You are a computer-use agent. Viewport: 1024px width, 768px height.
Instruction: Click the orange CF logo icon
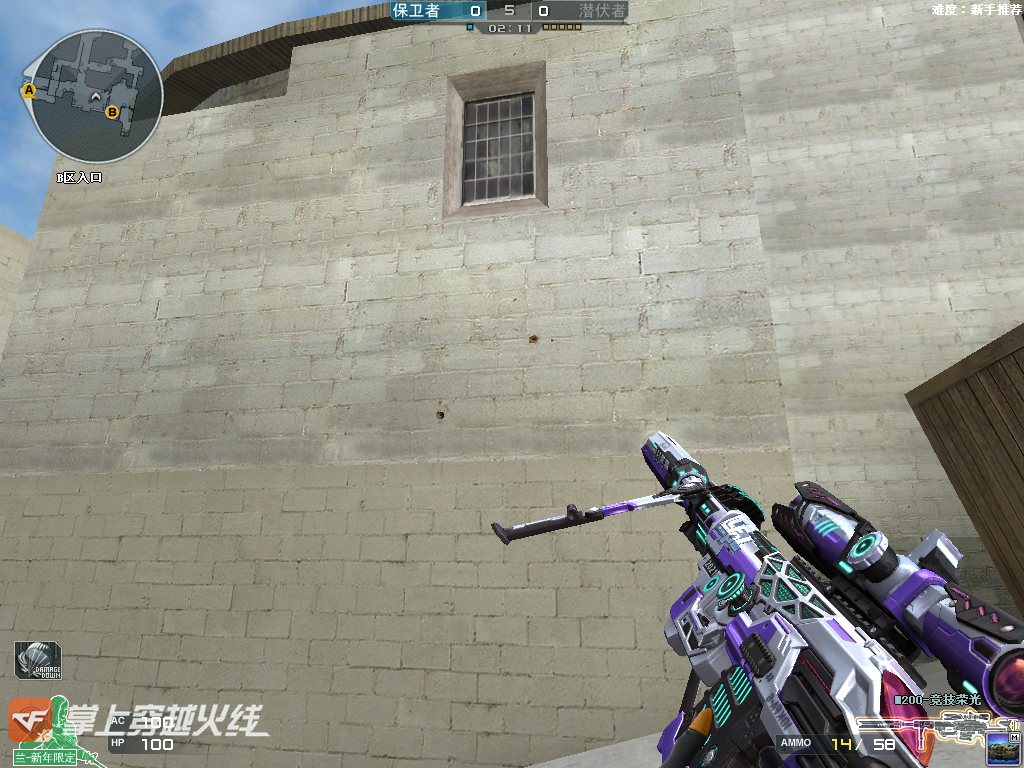coord(30,718)
